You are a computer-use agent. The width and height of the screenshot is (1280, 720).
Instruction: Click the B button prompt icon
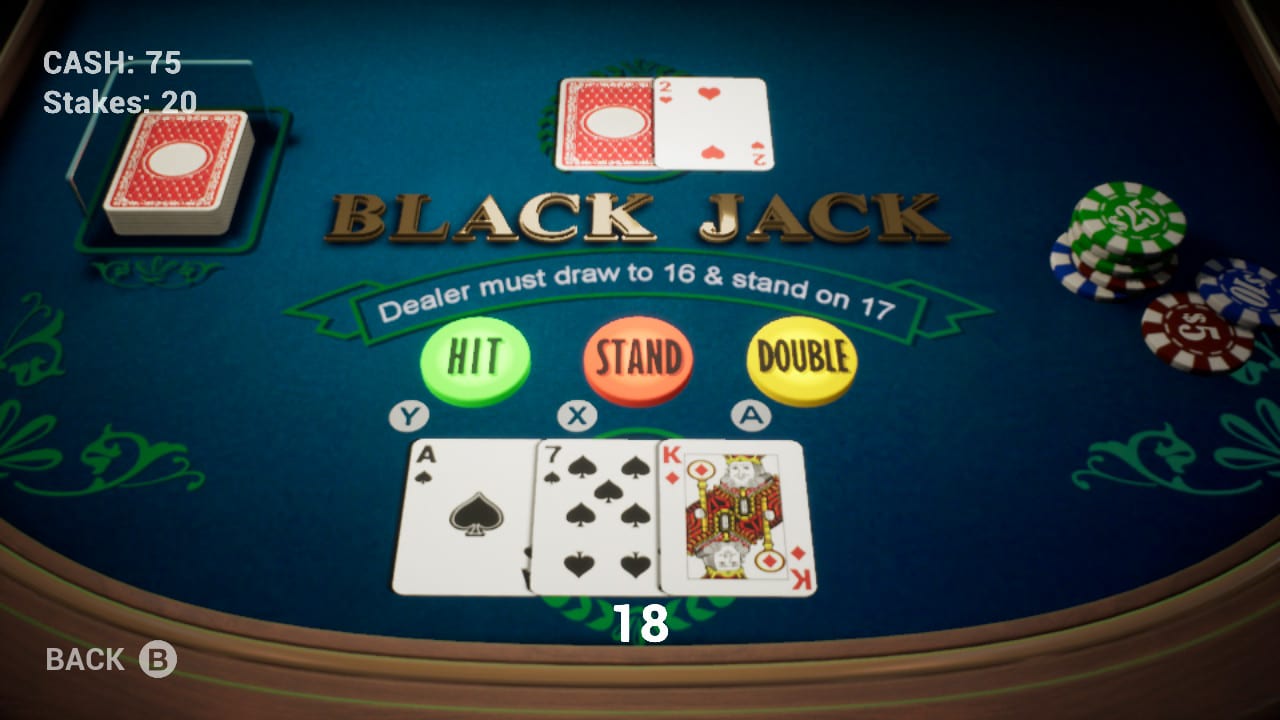click(x=156, y=659)
